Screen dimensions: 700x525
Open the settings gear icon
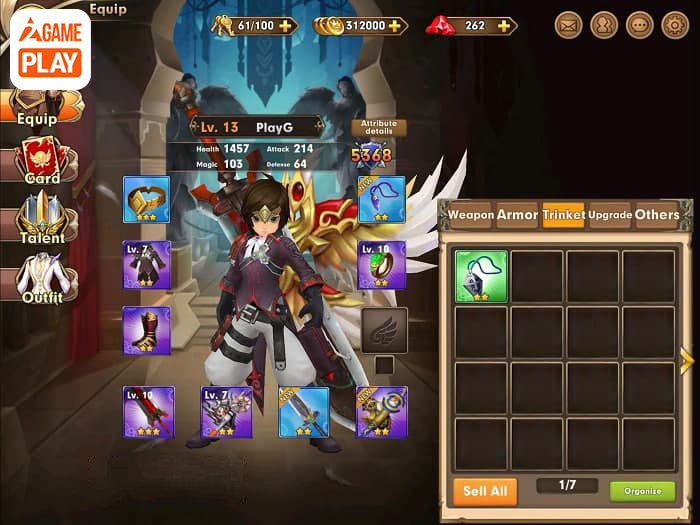[676, 25]
